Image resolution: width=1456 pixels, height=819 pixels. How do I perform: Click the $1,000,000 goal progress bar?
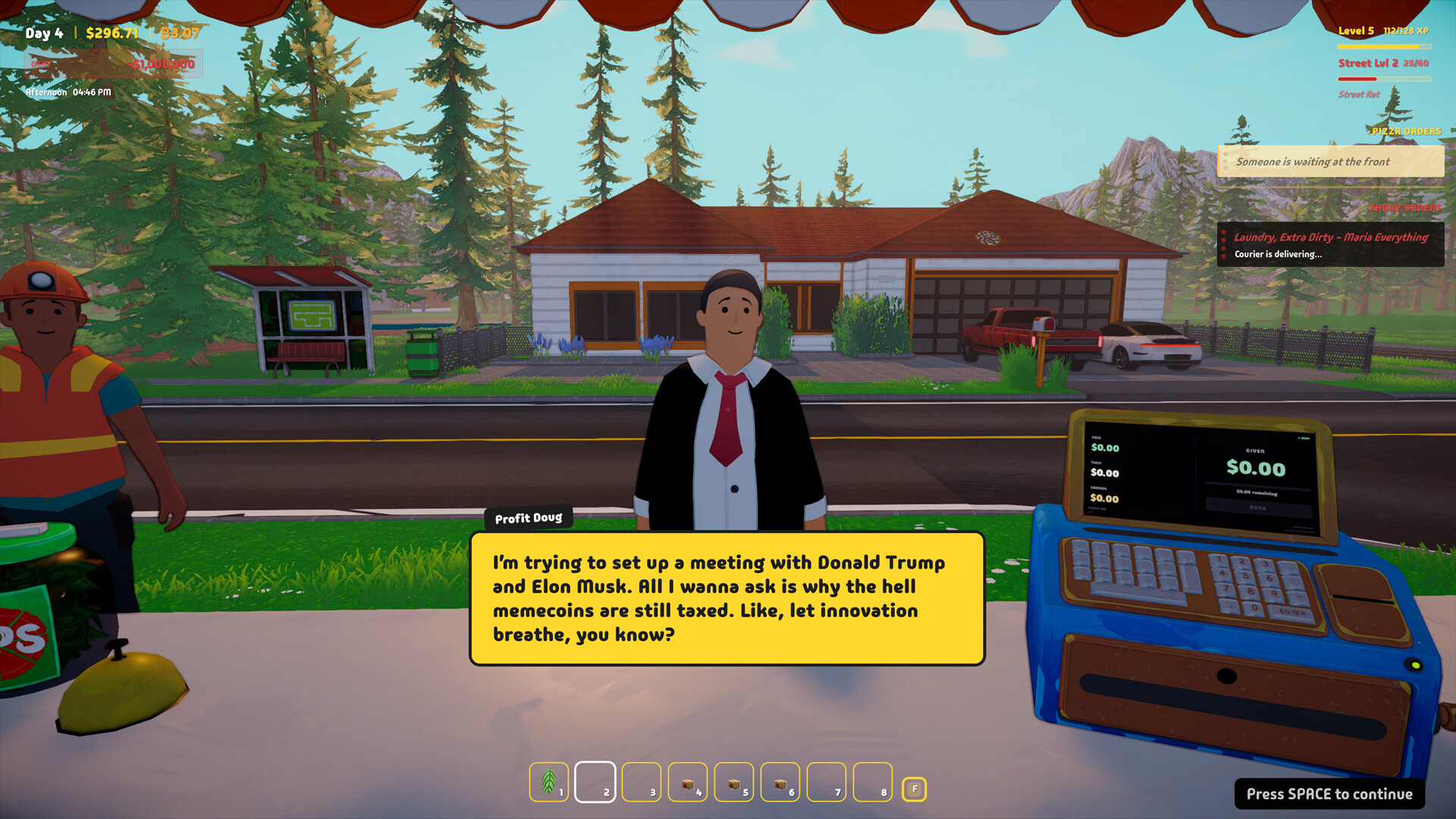click(114, 64)
